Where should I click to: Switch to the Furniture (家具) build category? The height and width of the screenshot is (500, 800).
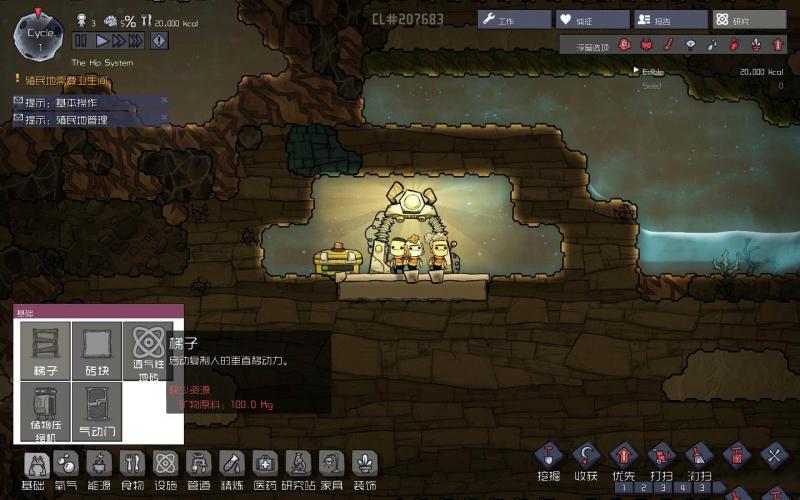pos(331,468)
